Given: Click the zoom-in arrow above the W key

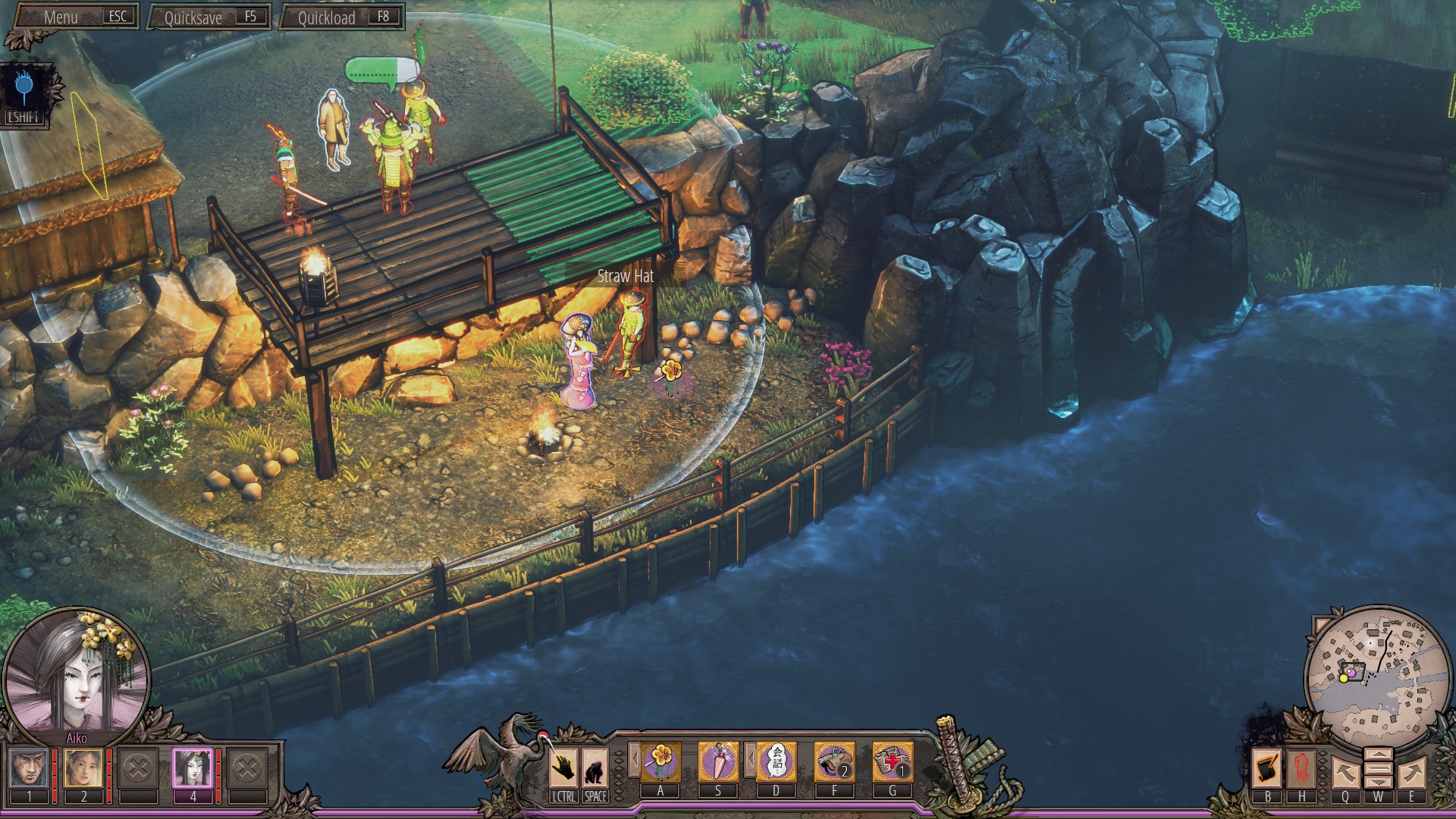Looking at the screenshot, I should pos(1379,755).
